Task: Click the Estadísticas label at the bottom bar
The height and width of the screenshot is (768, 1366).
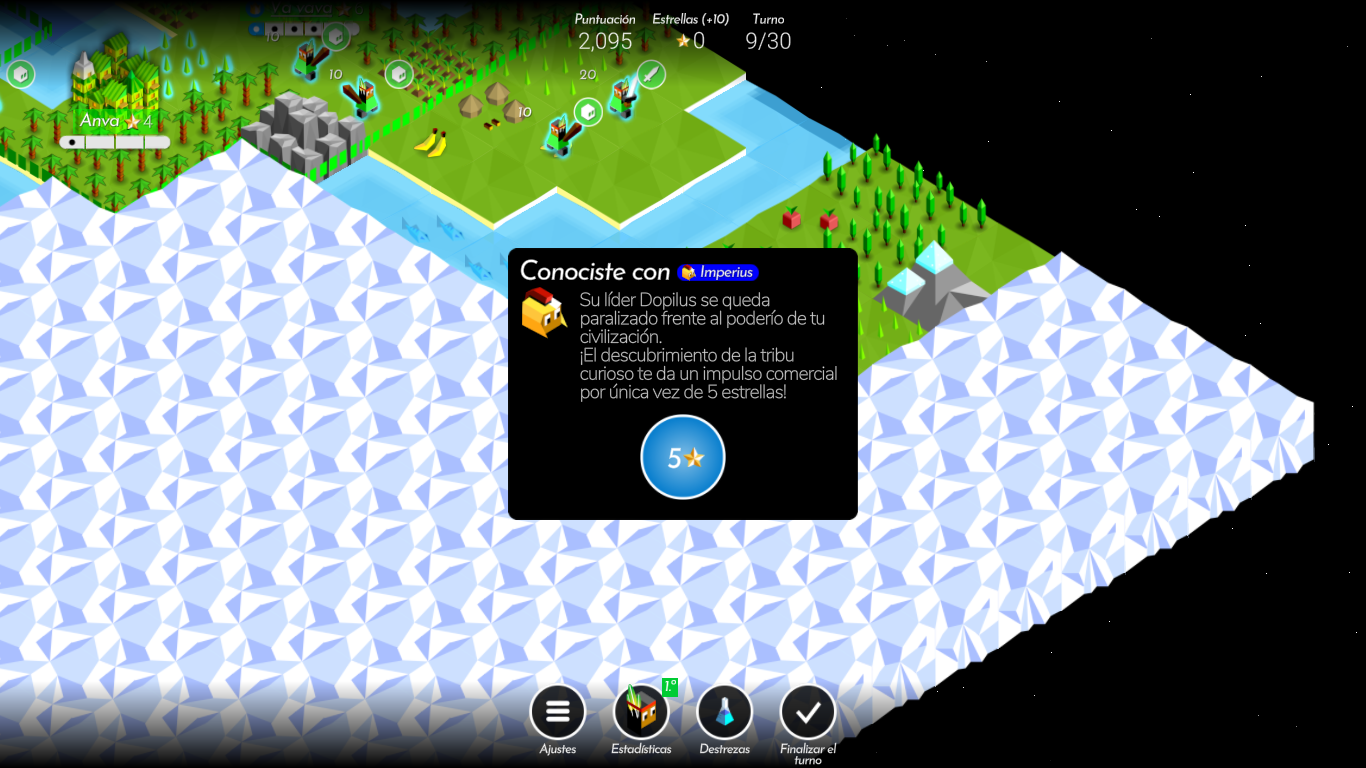Action: click(x=640, y=747)
